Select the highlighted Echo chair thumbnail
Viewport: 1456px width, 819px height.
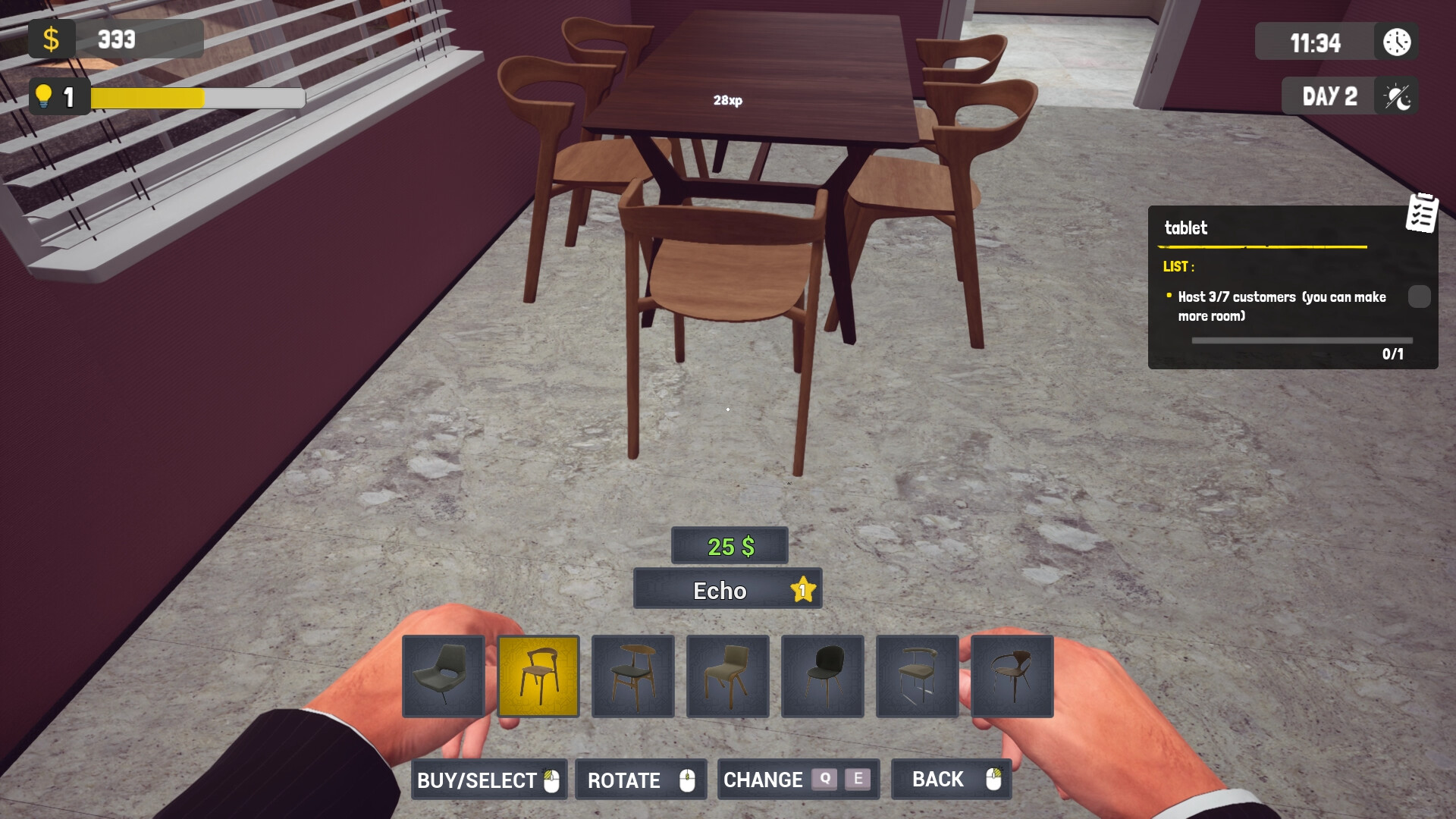coord(539,676)
